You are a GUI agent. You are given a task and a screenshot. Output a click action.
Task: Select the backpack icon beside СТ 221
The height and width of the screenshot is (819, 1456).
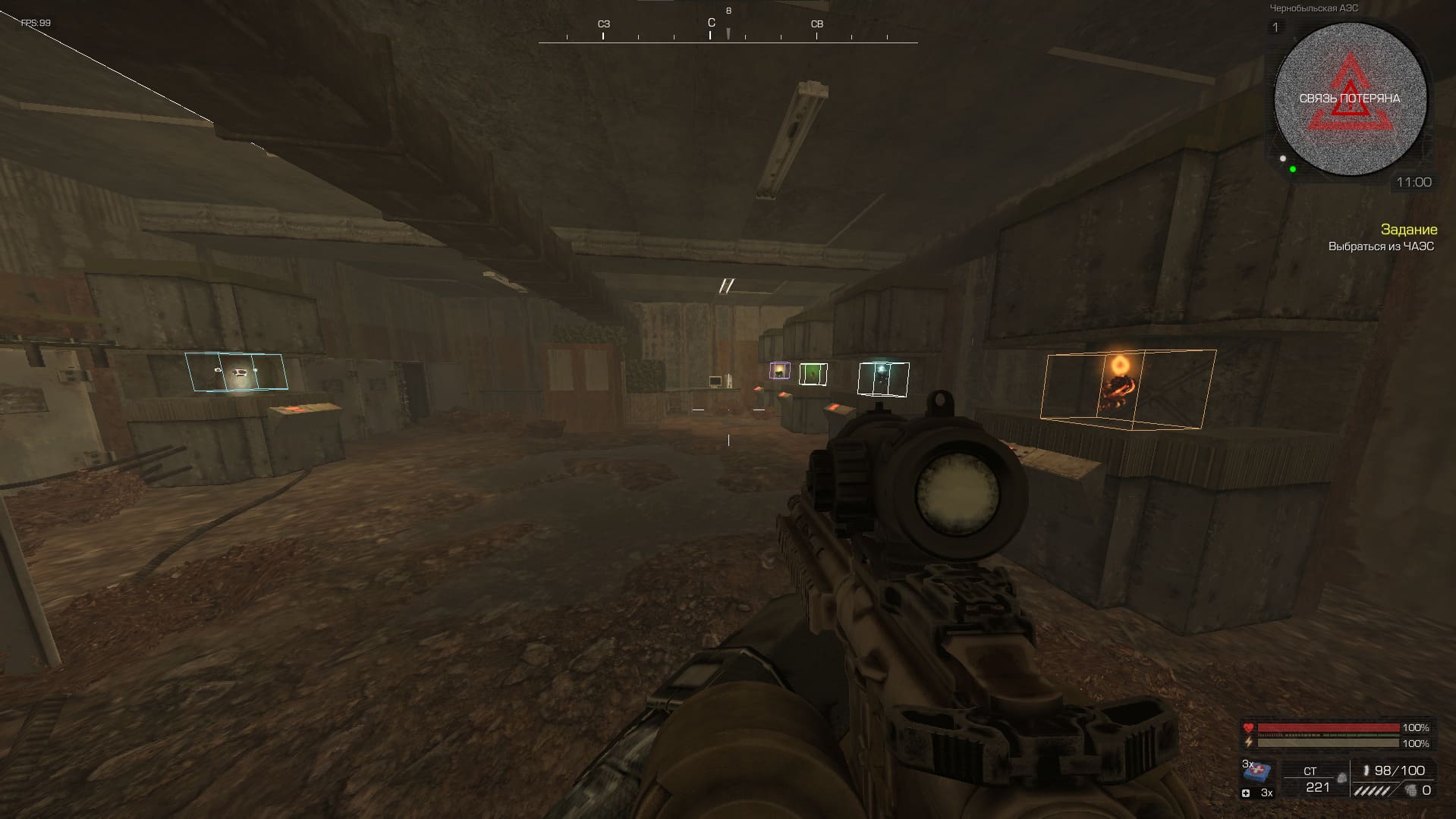(x=1341, y=777)
